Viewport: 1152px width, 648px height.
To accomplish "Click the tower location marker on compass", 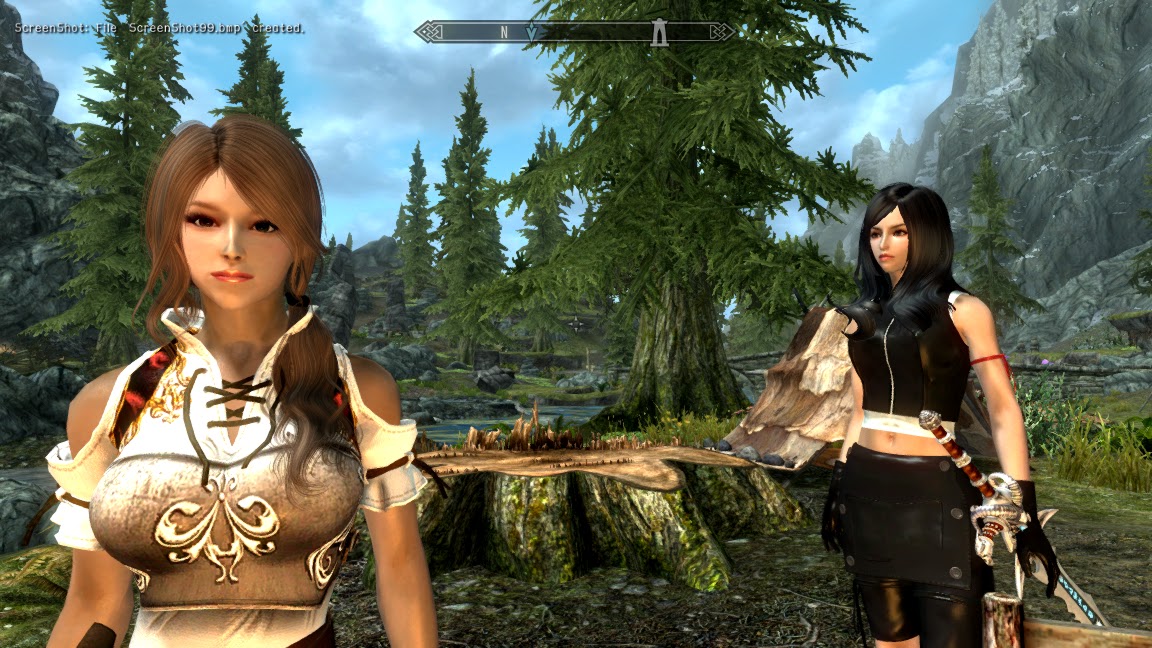I will (659, 33).
